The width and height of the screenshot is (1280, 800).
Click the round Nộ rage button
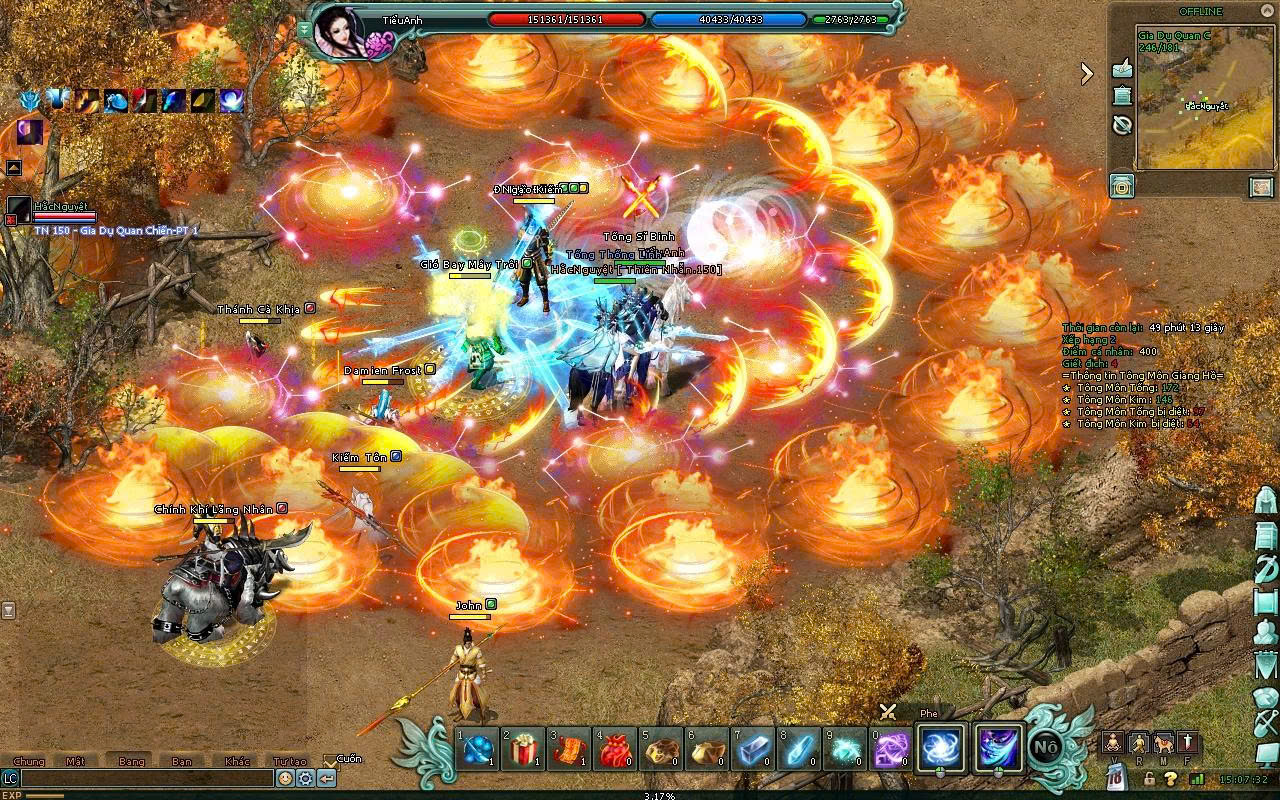tap(1046, 747)
